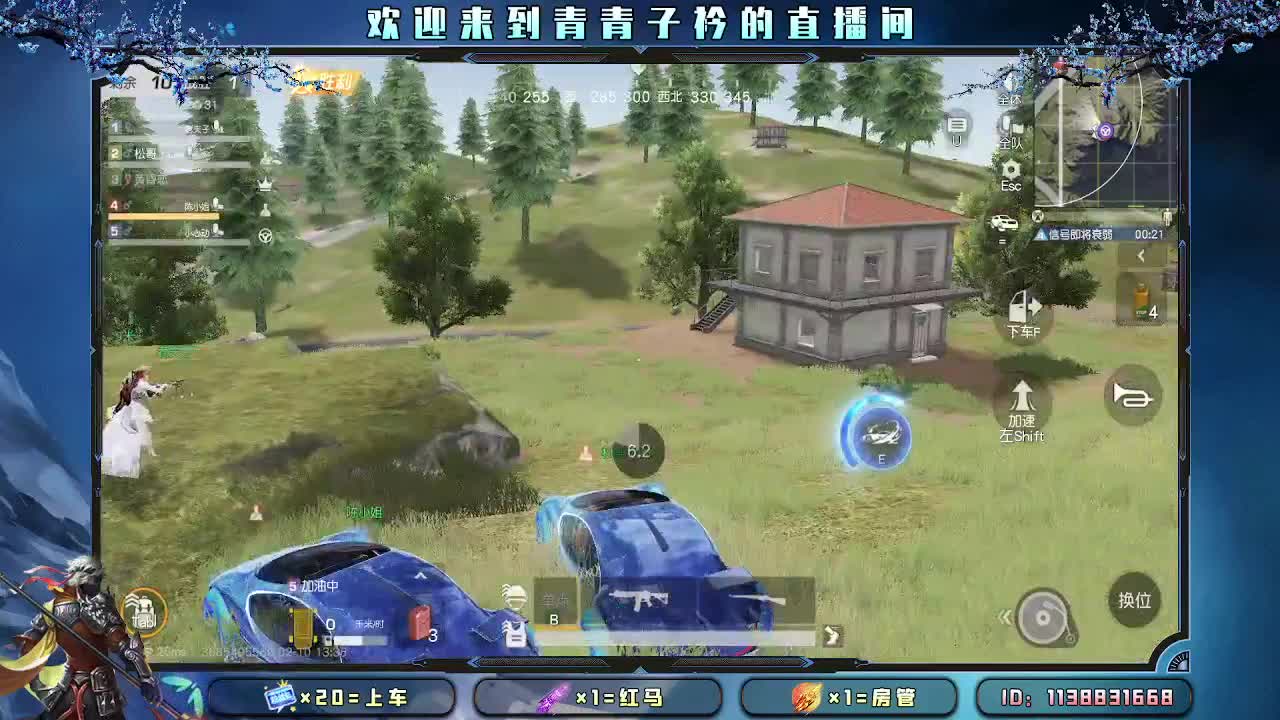Honk using the horn icon
The height and width of the screenshot is (720, 1280).
[x=1133, y=395]
